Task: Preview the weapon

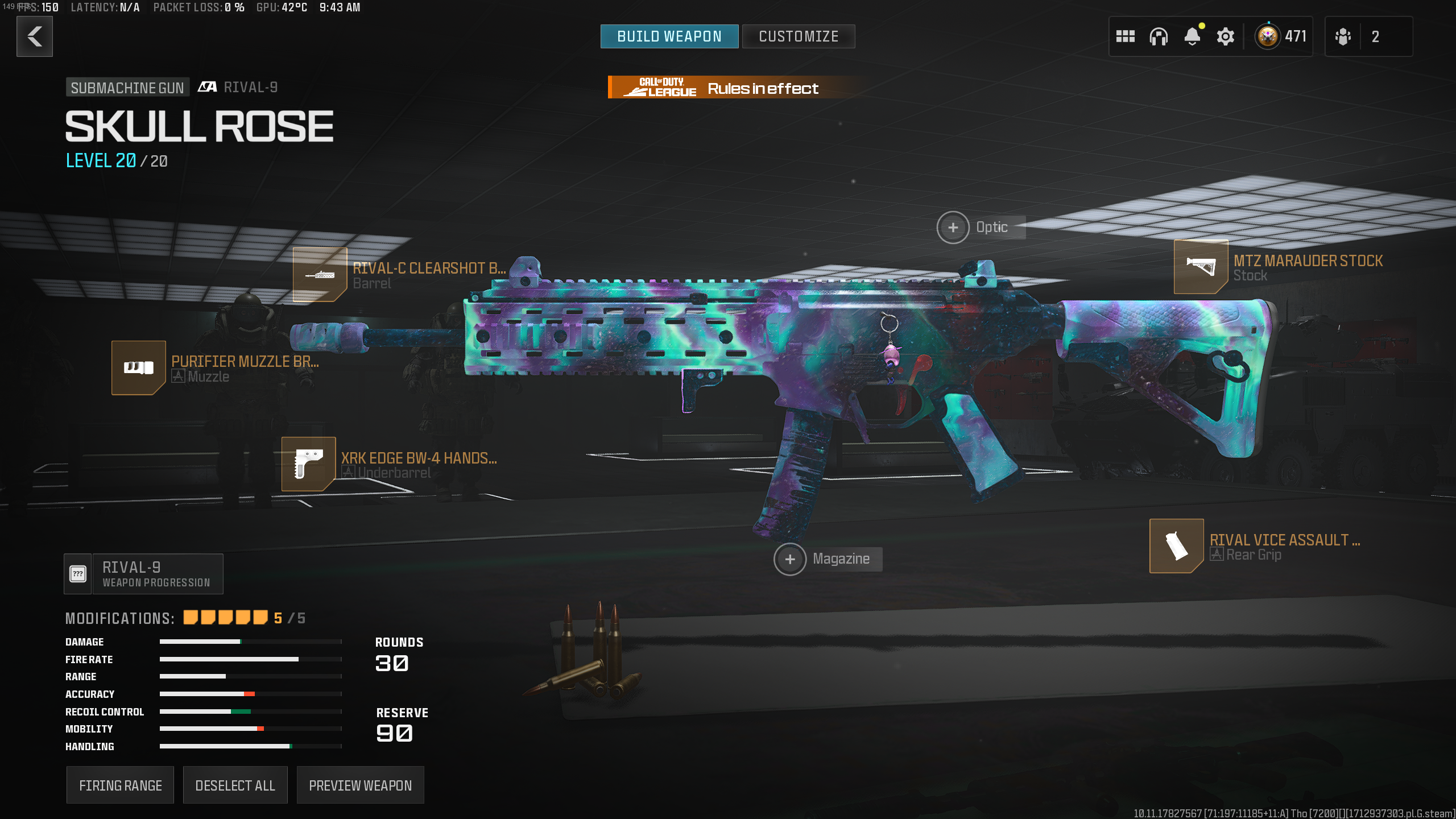Action: point(360,785)
